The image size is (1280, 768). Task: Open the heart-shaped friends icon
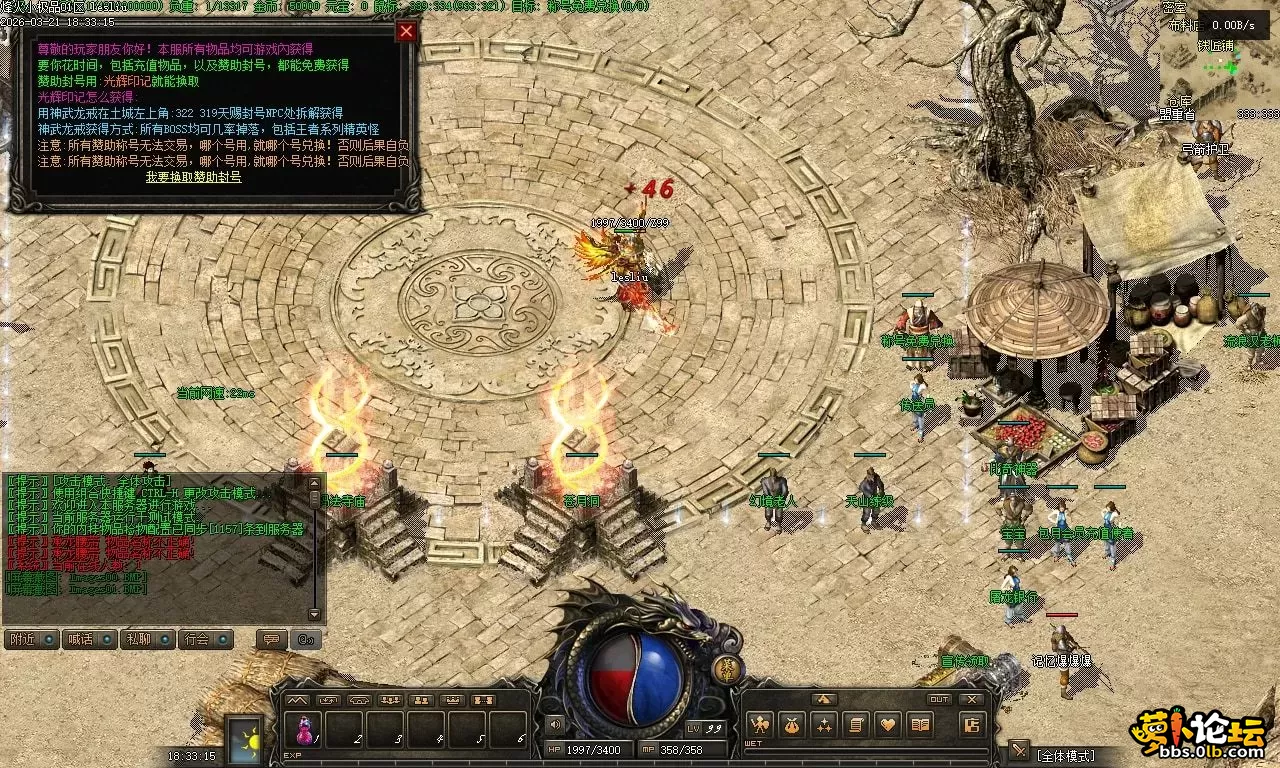(887, 725)
